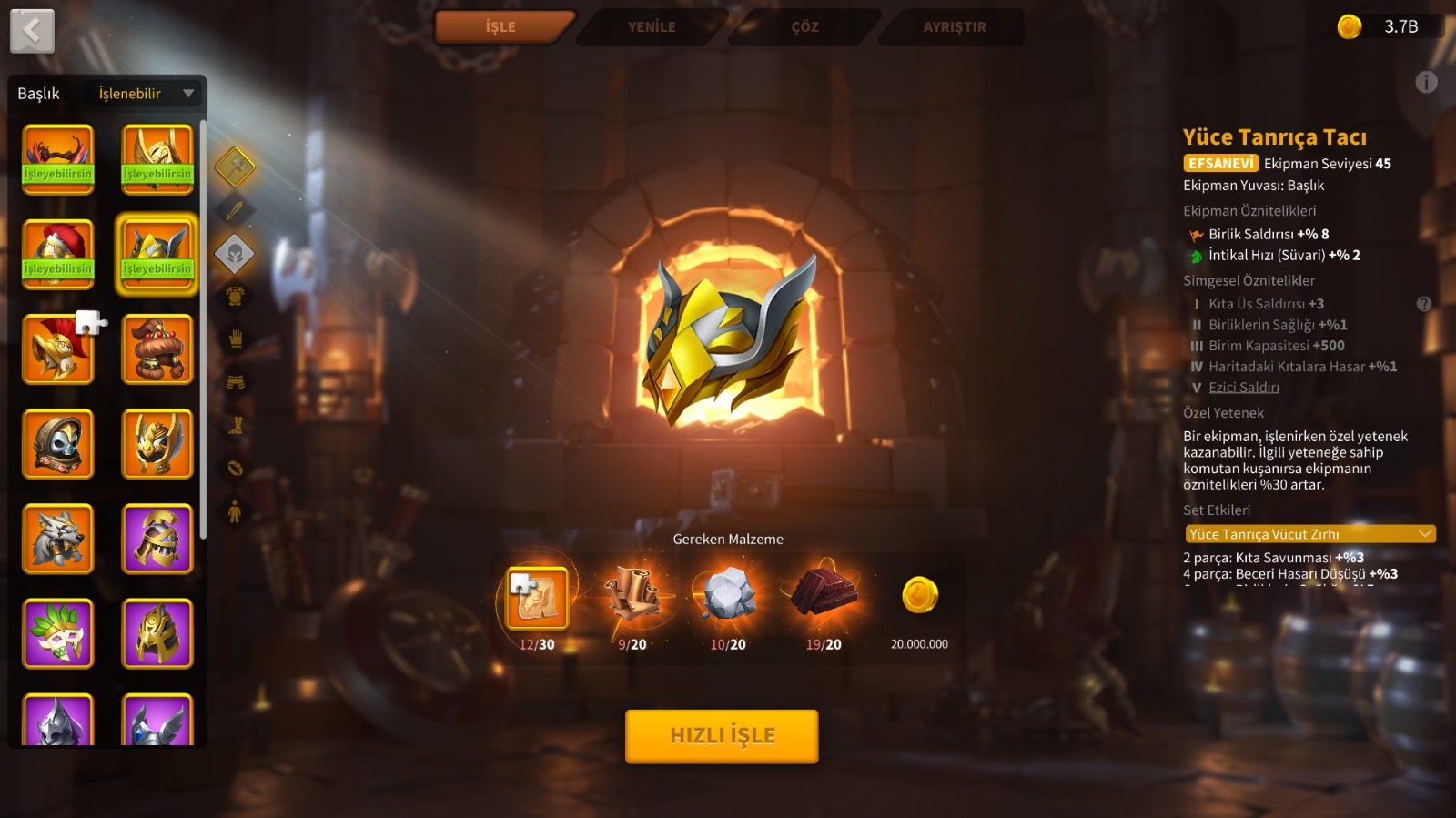Viewport: 1456px width, 818px height.
Task: Click the HIZLI İŞLE button
Action: tap(722, 735)
